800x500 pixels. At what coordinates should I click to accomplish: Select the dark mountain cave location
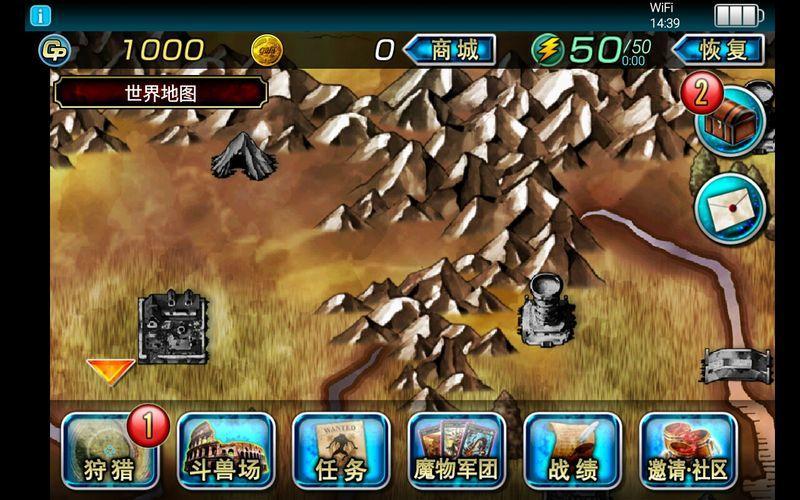click(x=243, y=156)
